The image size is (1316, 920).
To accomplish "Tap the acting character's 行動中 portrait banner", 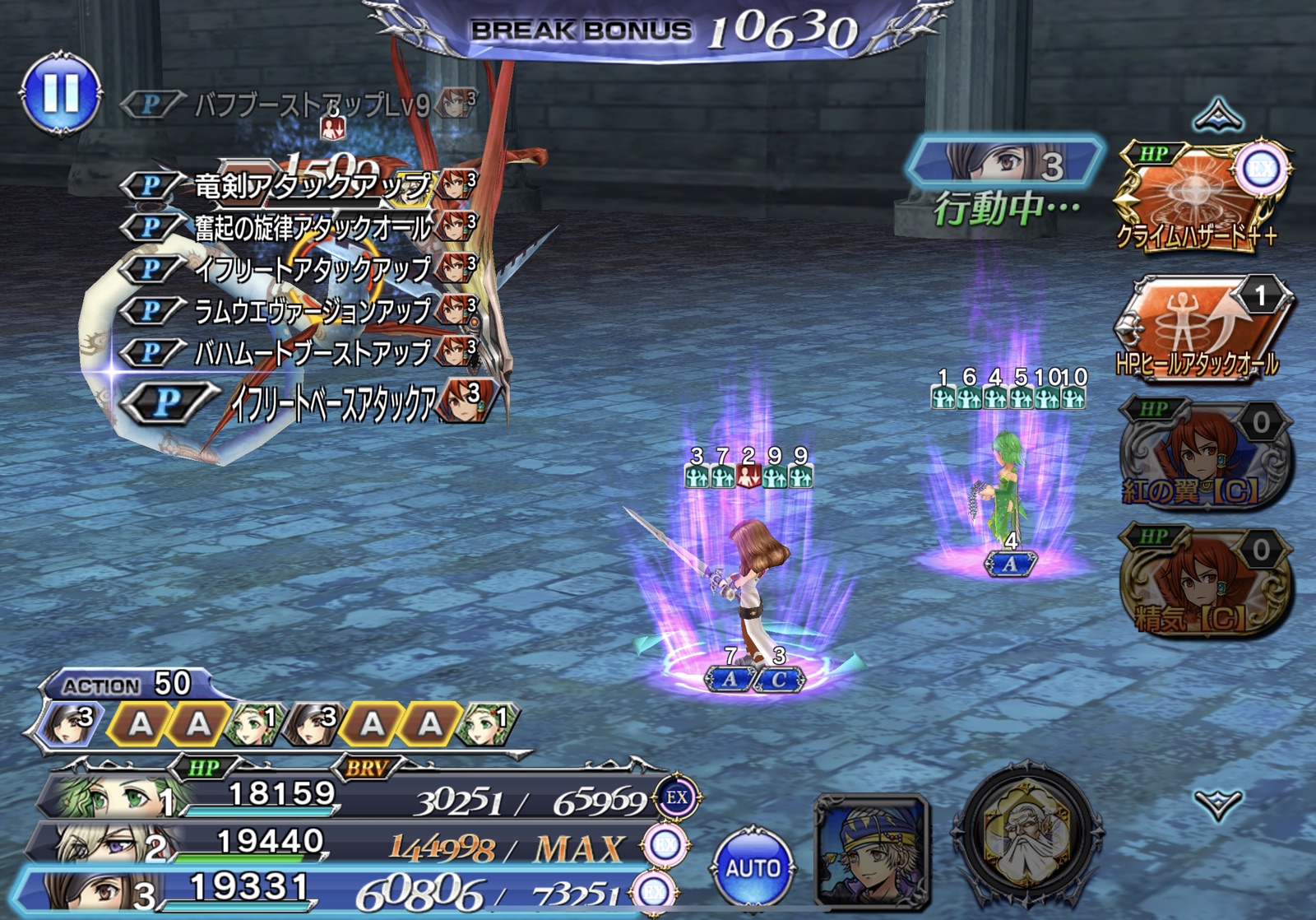I will (x=1003, y=162).
